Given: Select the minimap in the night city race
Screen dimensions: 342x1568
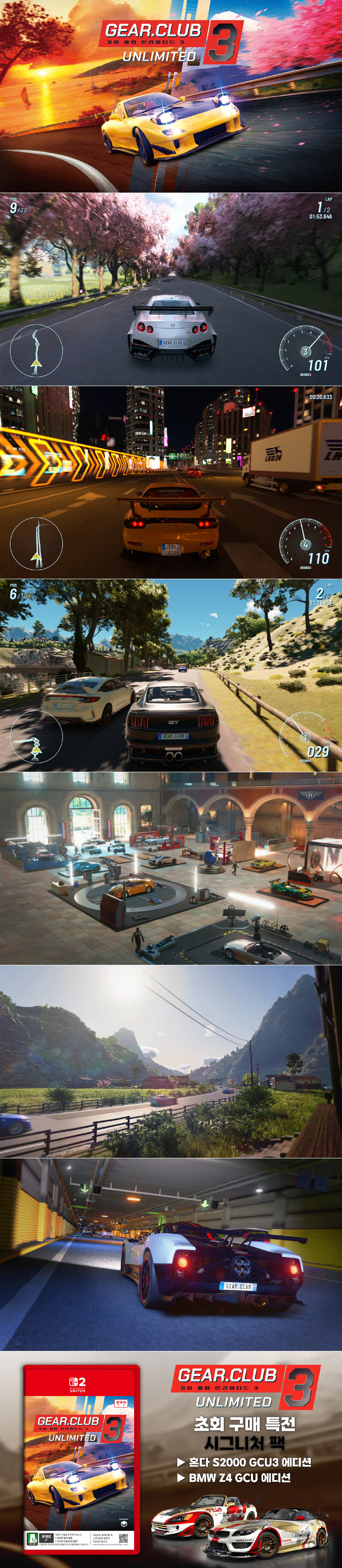Looking at the screenshot, I should 36,543.
